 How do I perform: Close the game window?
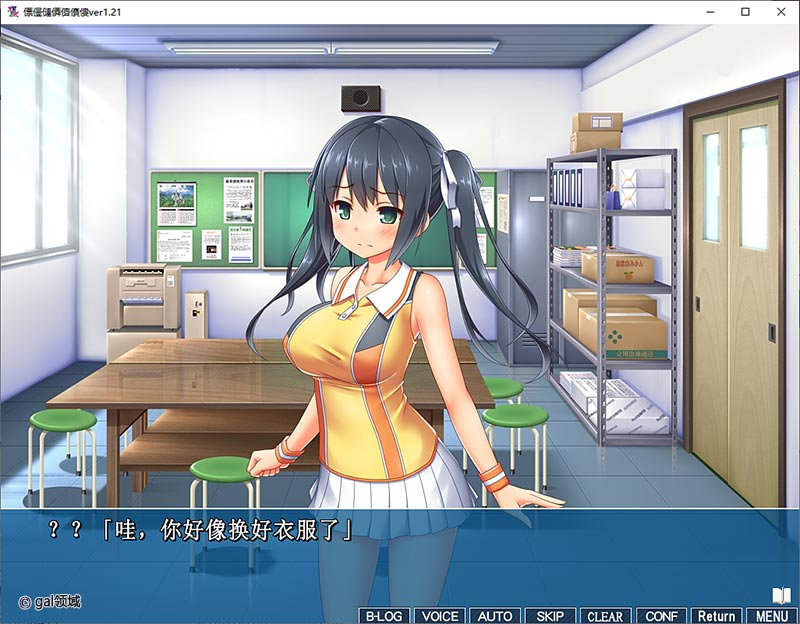(x=776, y=11)
